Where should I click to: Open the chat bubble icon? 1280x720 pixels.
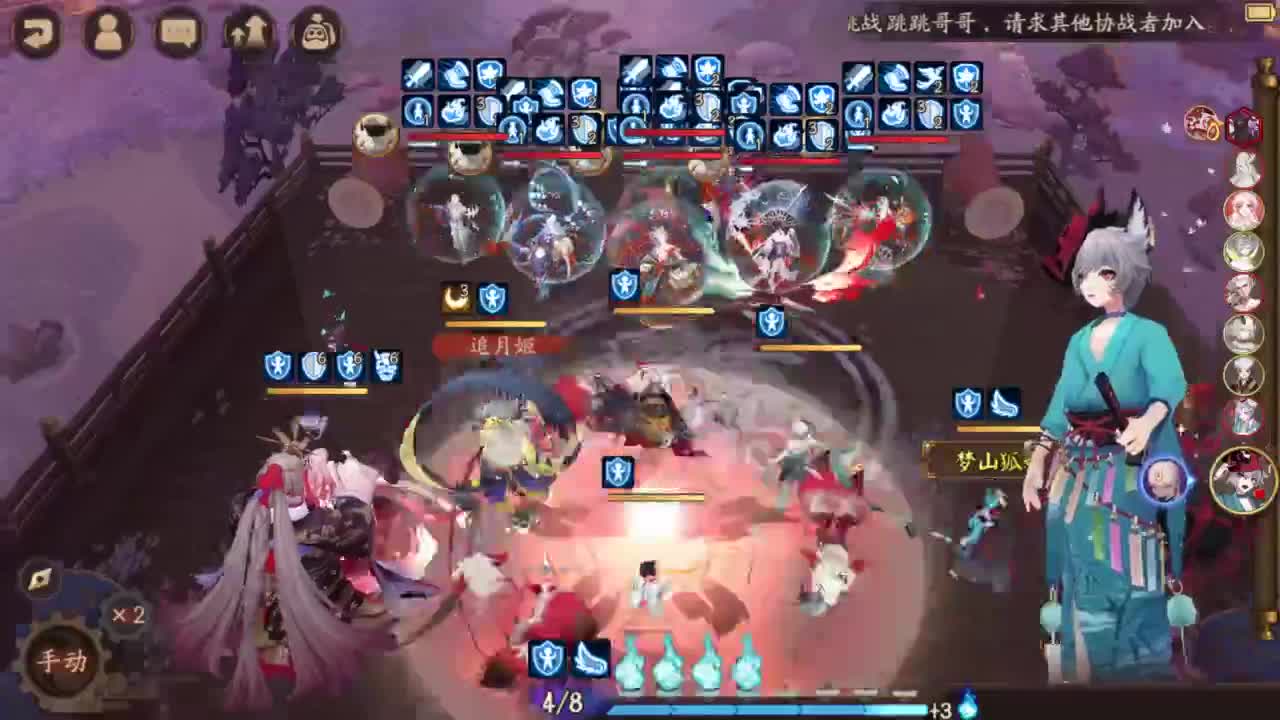(180, 32)
